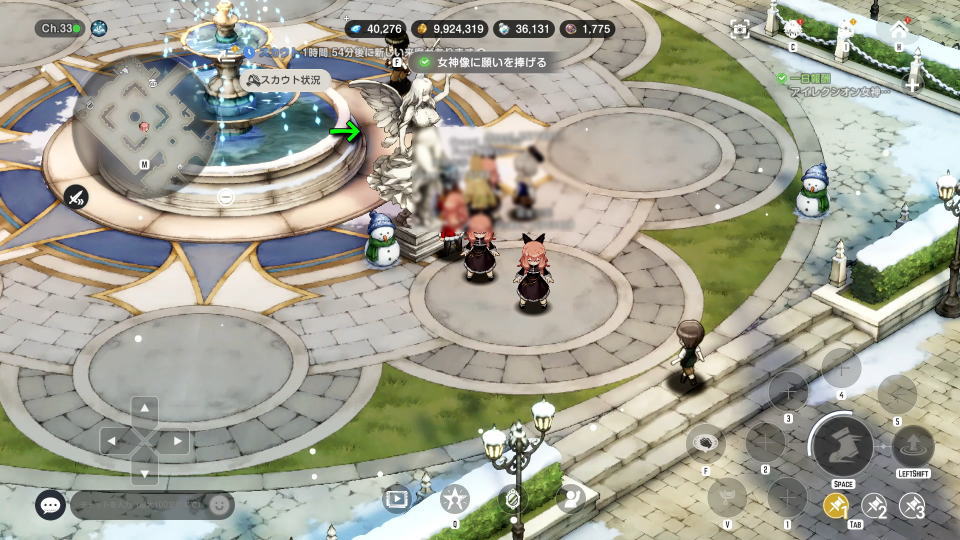Open the chat speech bubble
Viewport: 960px width, 540px height.
point(50,505)
